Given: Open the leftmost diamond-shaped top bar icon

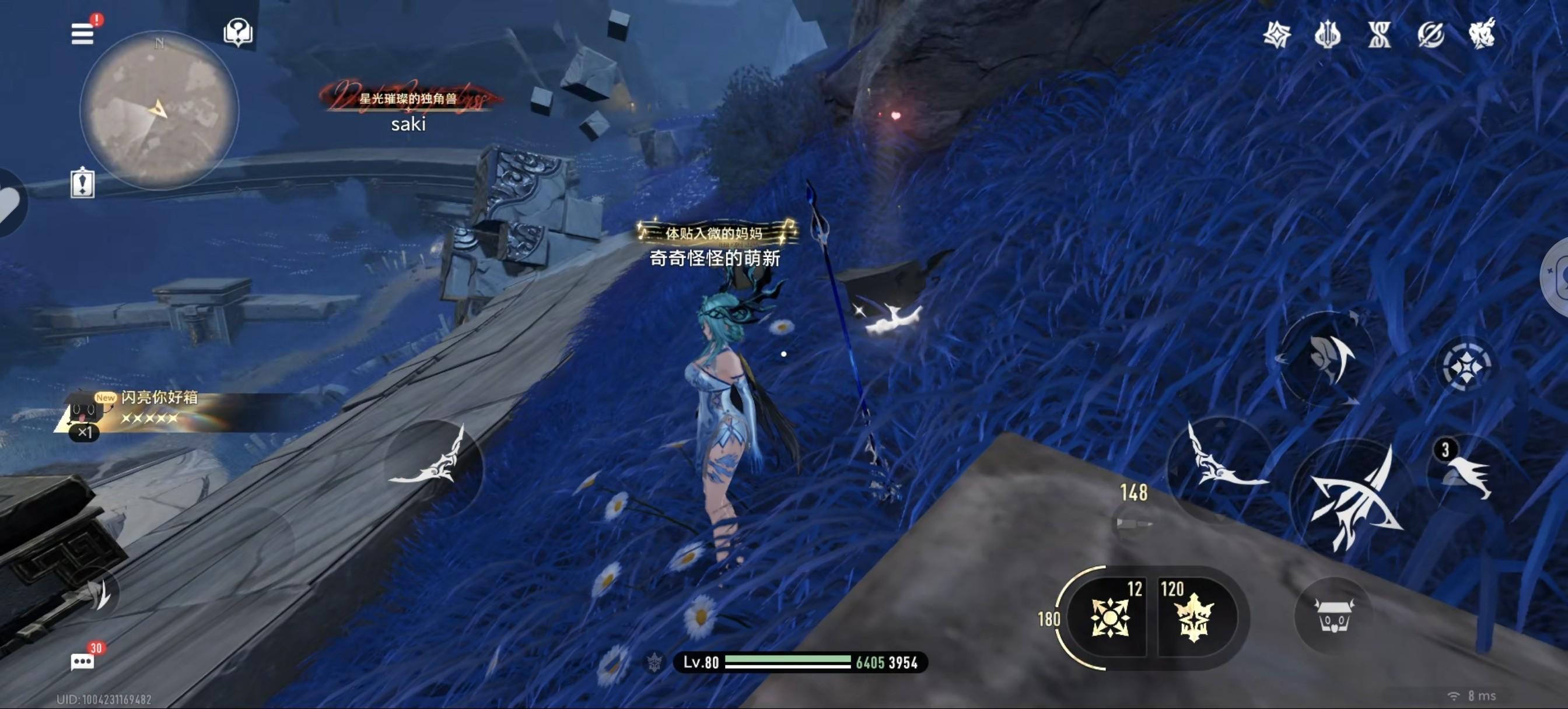Looking at the screenshot, I should point(1276,34).
